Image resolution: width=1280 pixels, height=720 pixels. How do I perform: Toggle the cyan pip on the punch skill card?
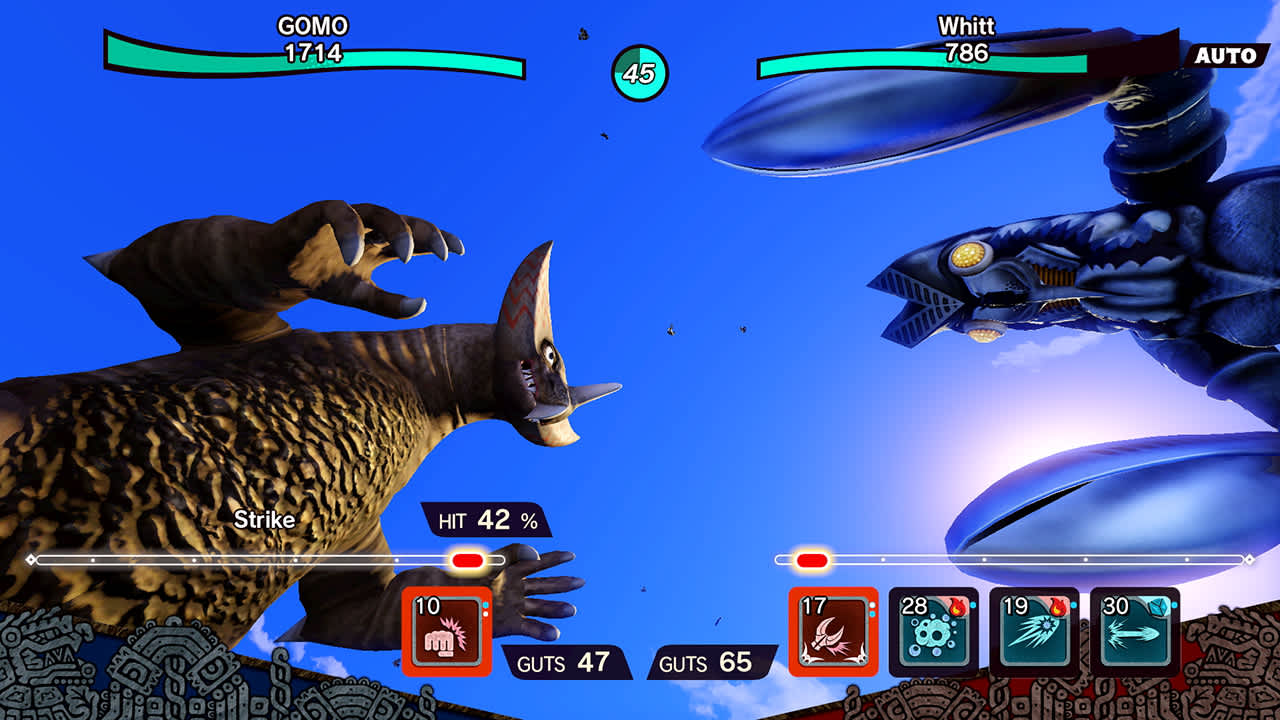(x=486, y=604)
